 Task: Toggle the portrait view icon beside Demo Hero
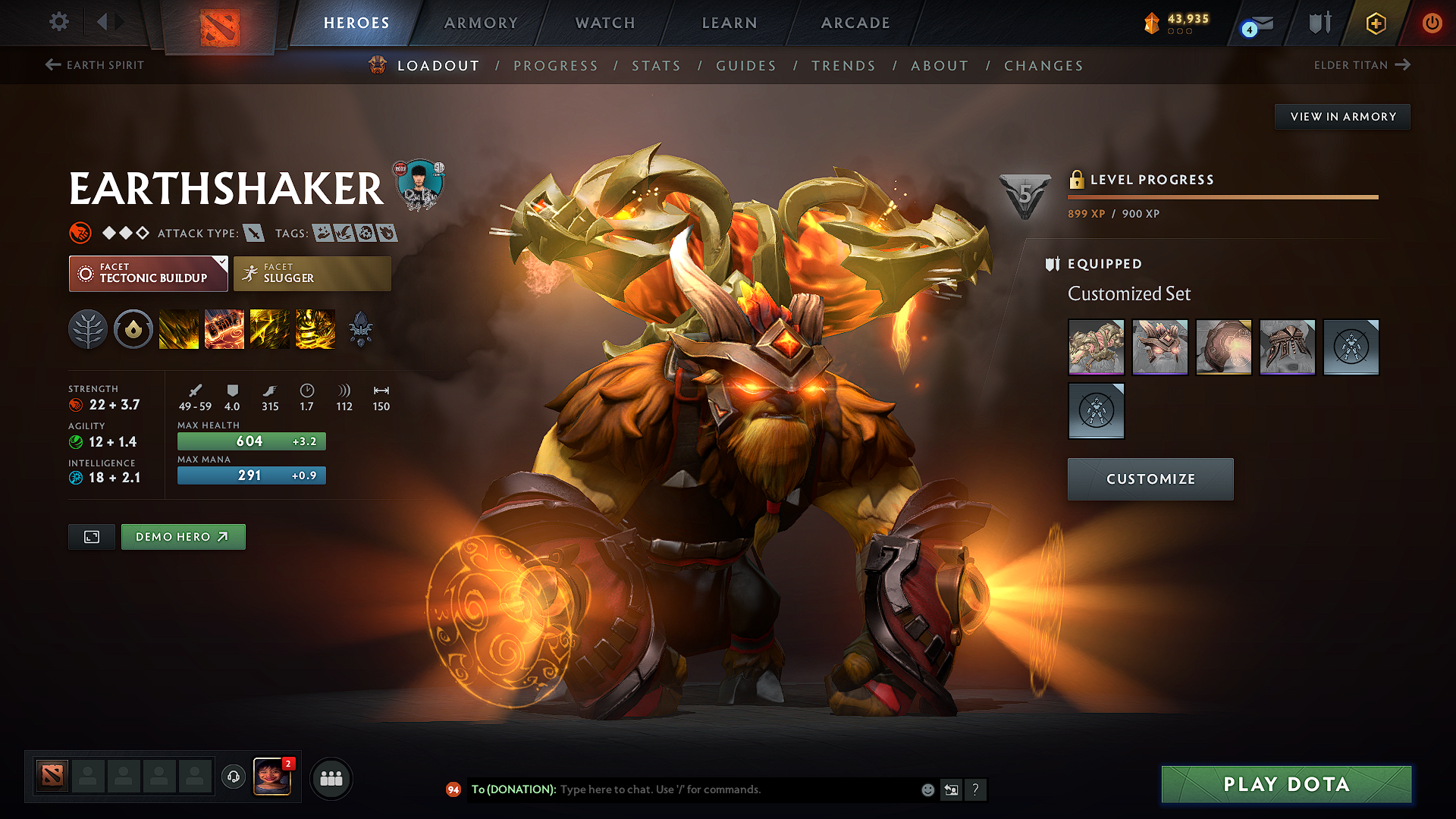tap(91, 536)
